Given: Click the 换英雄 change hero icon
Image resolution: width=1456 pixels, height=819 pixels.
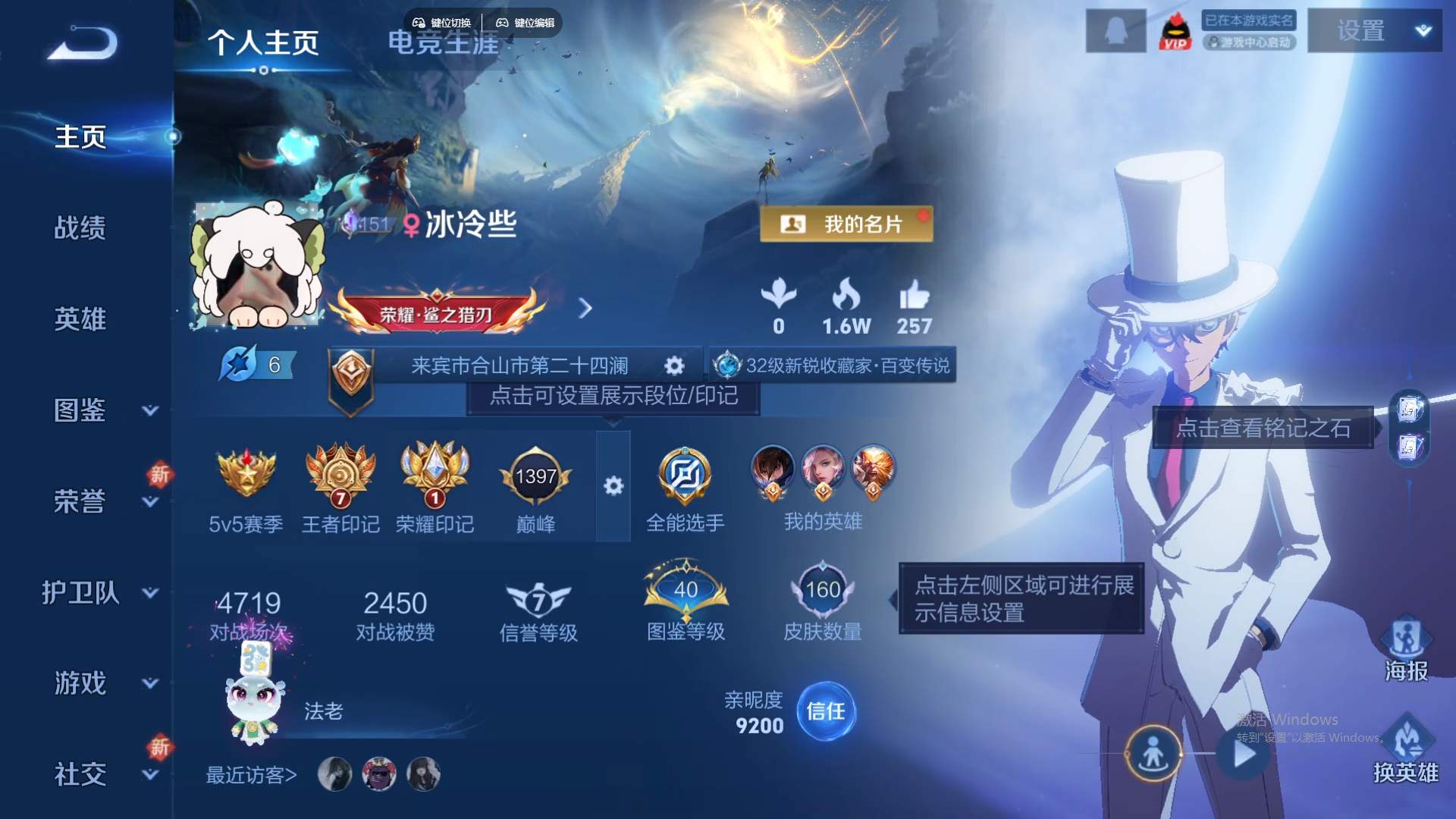Looking at the screenshot, I should pos(1407,739).
